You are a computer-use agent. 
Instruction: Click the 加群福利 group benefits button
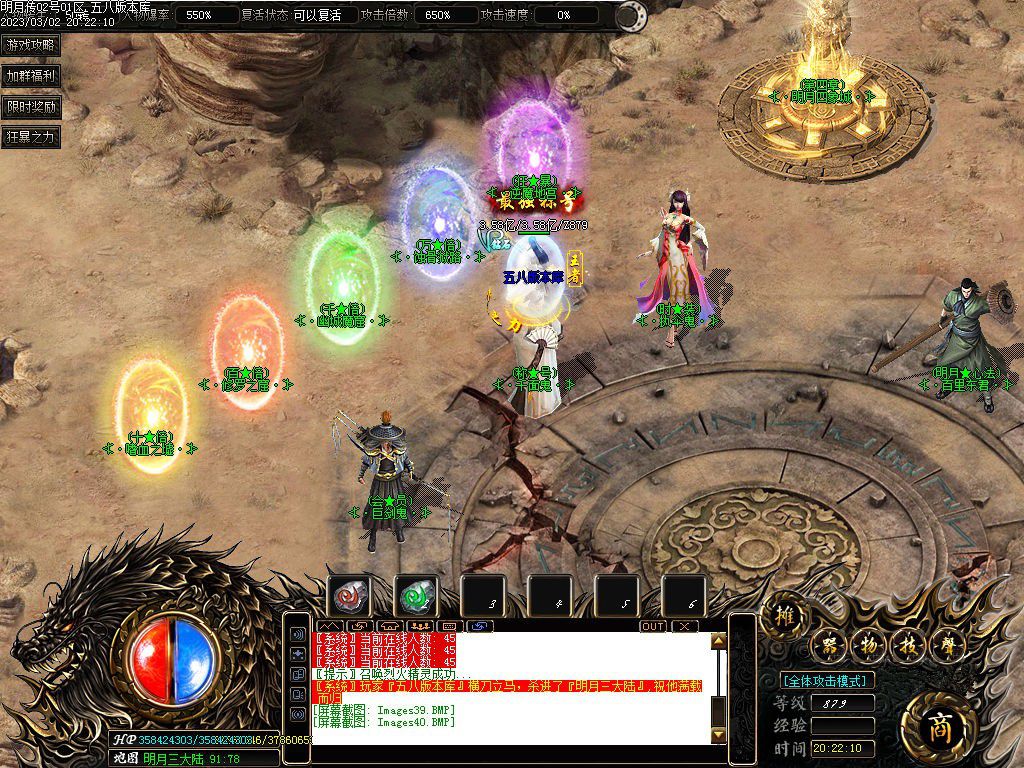coord(31,75)
